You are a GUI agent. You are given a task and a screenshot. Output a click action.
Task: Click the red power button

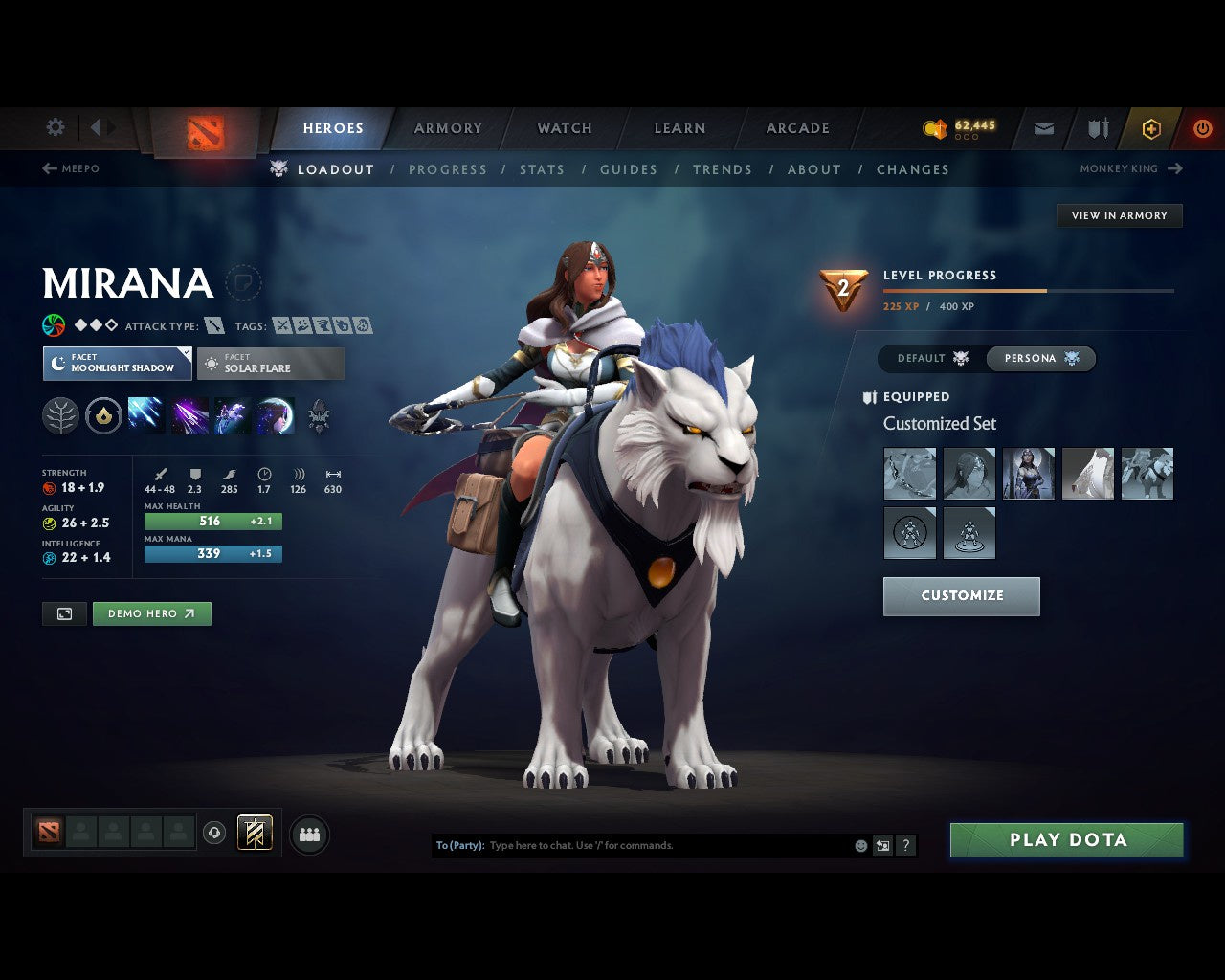coord(1202,128)
